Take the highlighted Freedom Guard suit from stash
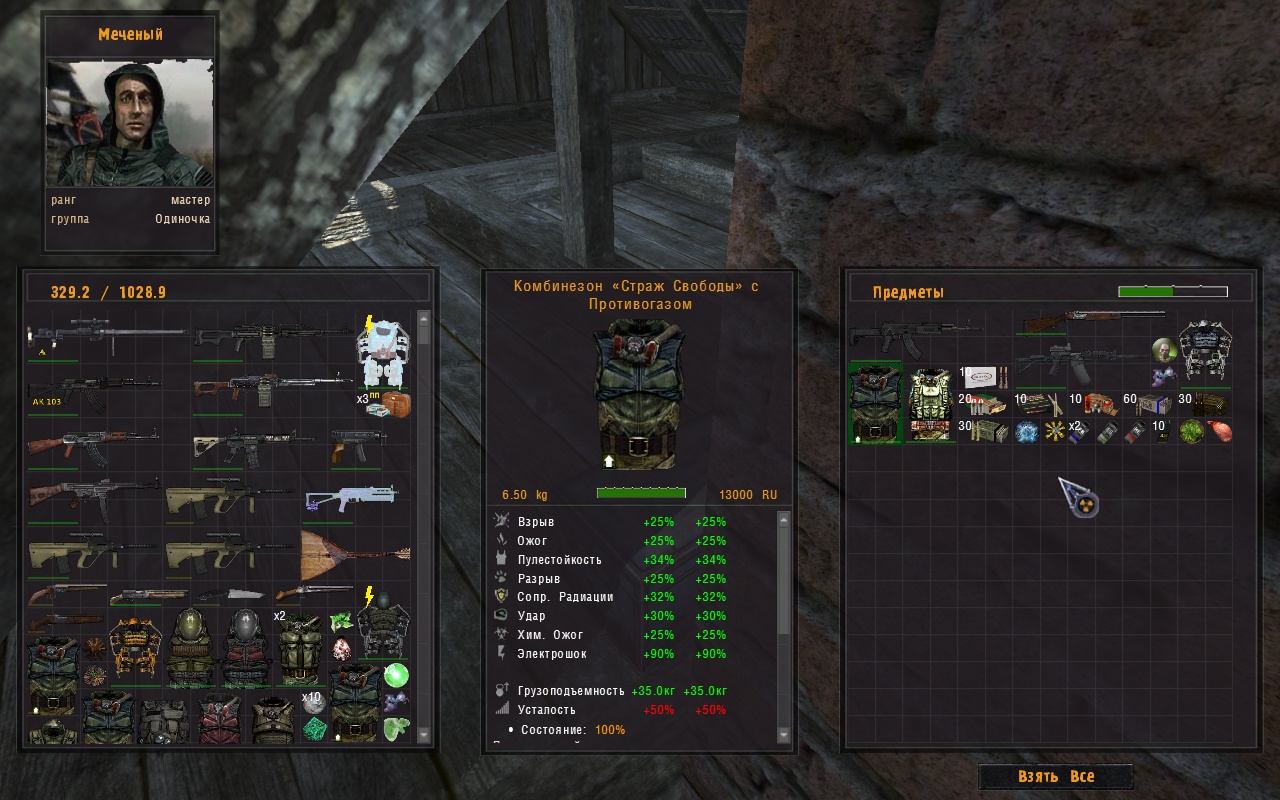The image size is (1280, 800). point(875,402)
